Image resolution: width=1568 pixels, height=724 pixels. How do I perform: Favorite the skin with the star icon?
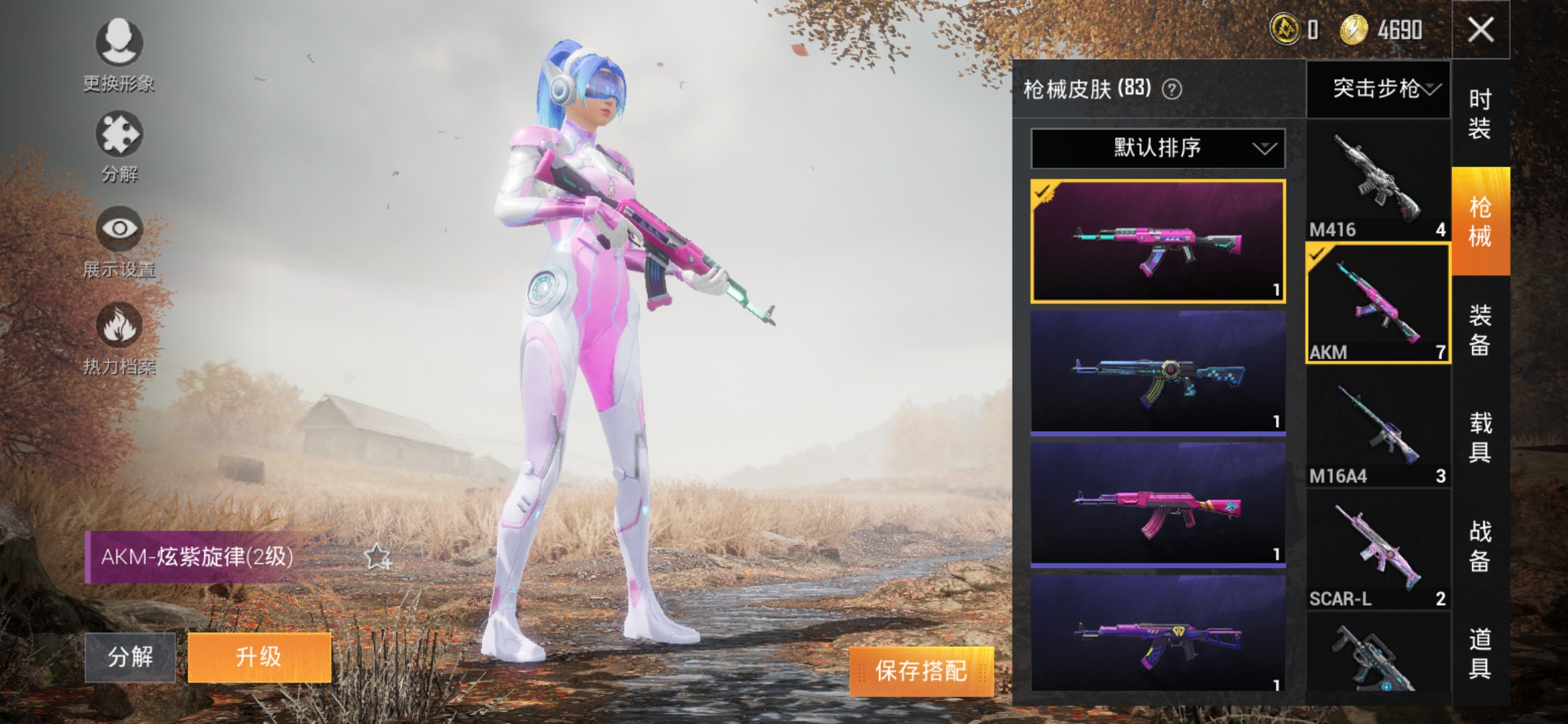click(377, 556)
